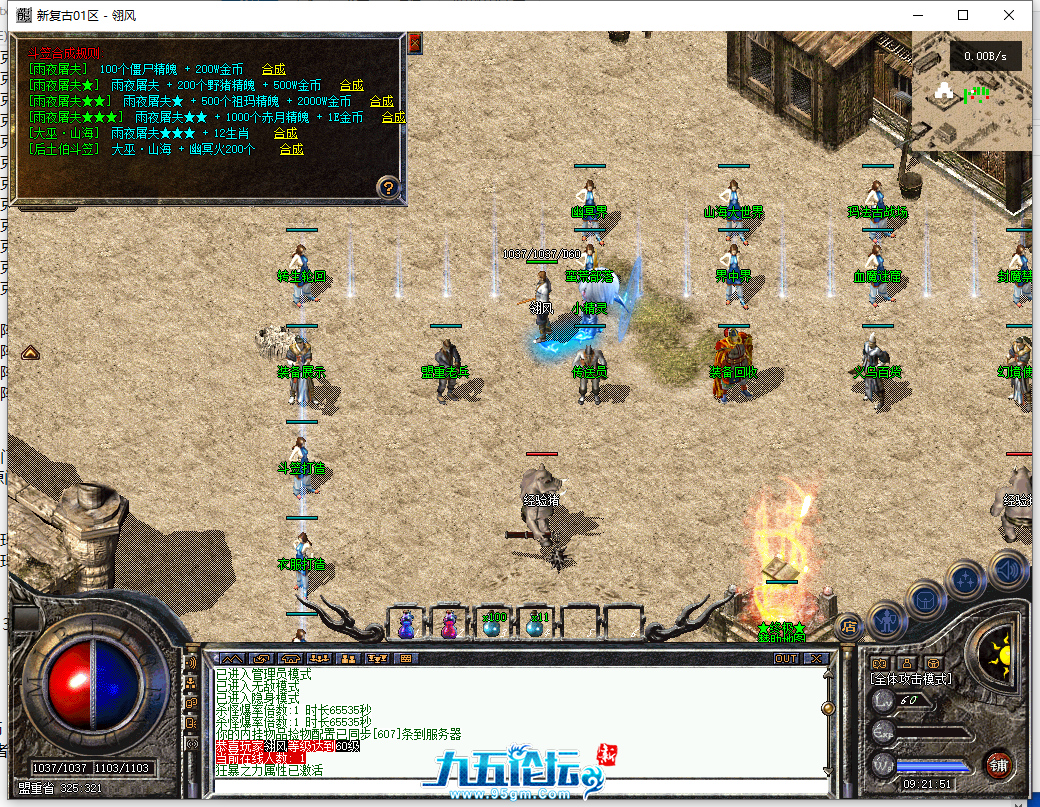Click the OUT button on chat bar
The width and height of the screenshot is (1040, 807).
[786, 658]
